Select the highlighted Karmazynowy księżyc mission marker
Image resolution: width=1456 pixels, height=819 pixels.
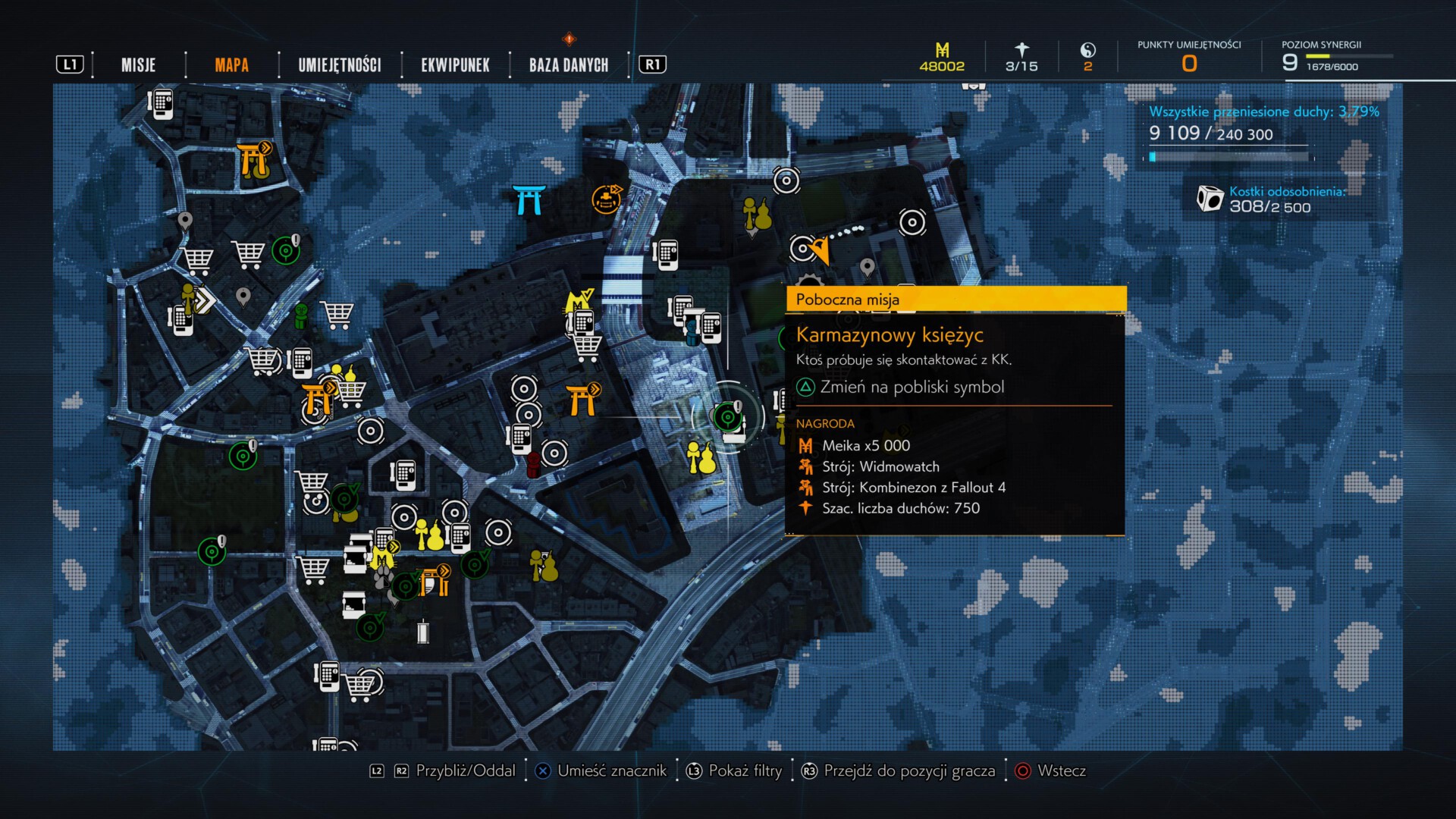point(728,416)
